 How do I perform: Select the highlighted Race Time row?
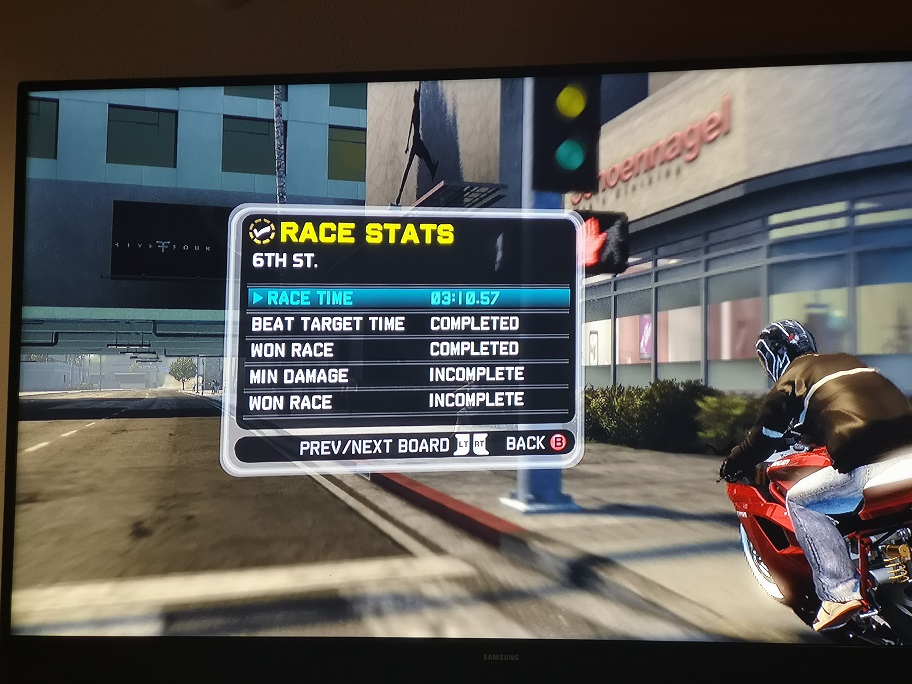click(408, 297)
